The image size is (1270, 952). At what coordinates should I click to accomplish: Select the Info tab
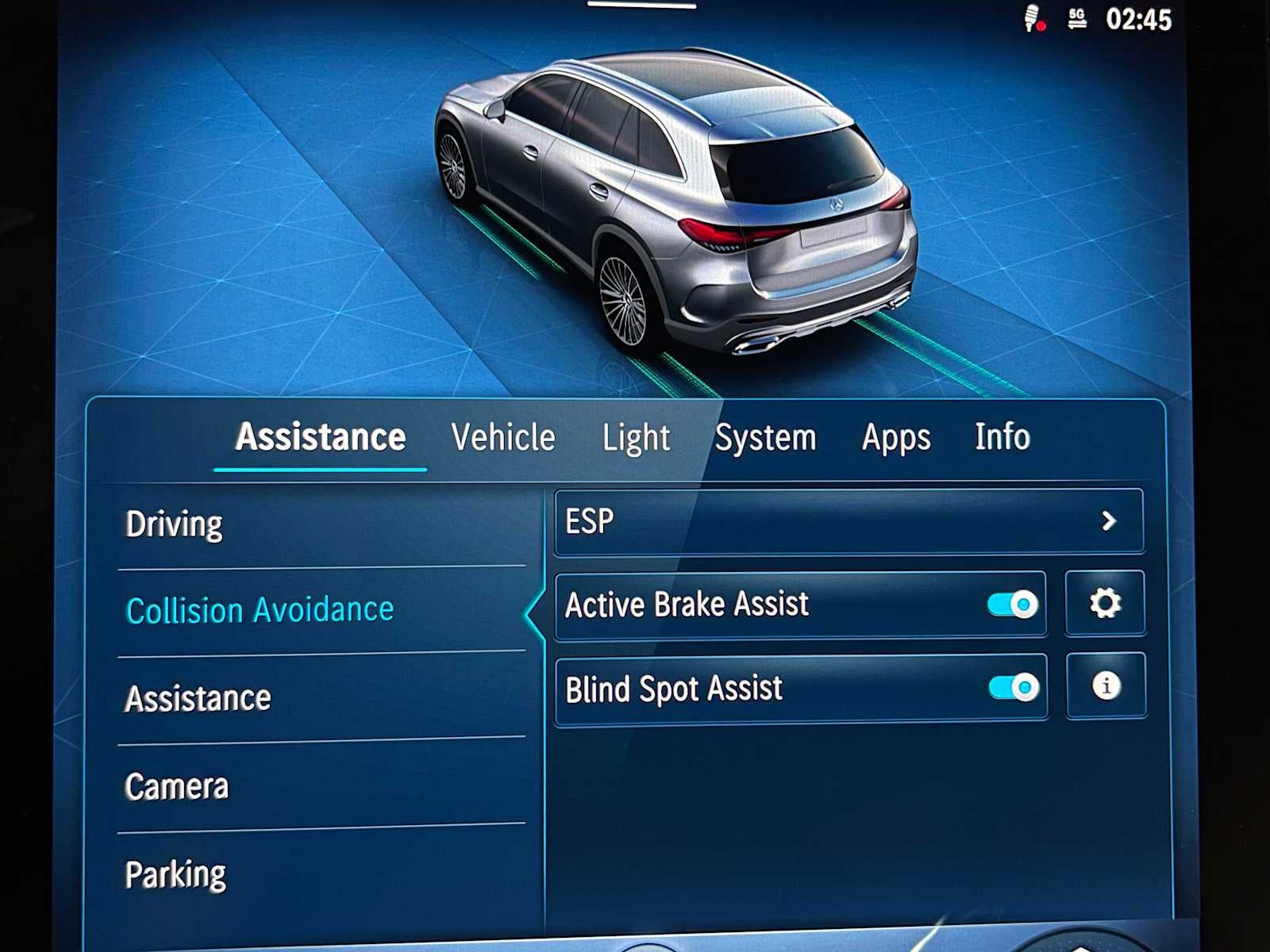pos(1003,436)
